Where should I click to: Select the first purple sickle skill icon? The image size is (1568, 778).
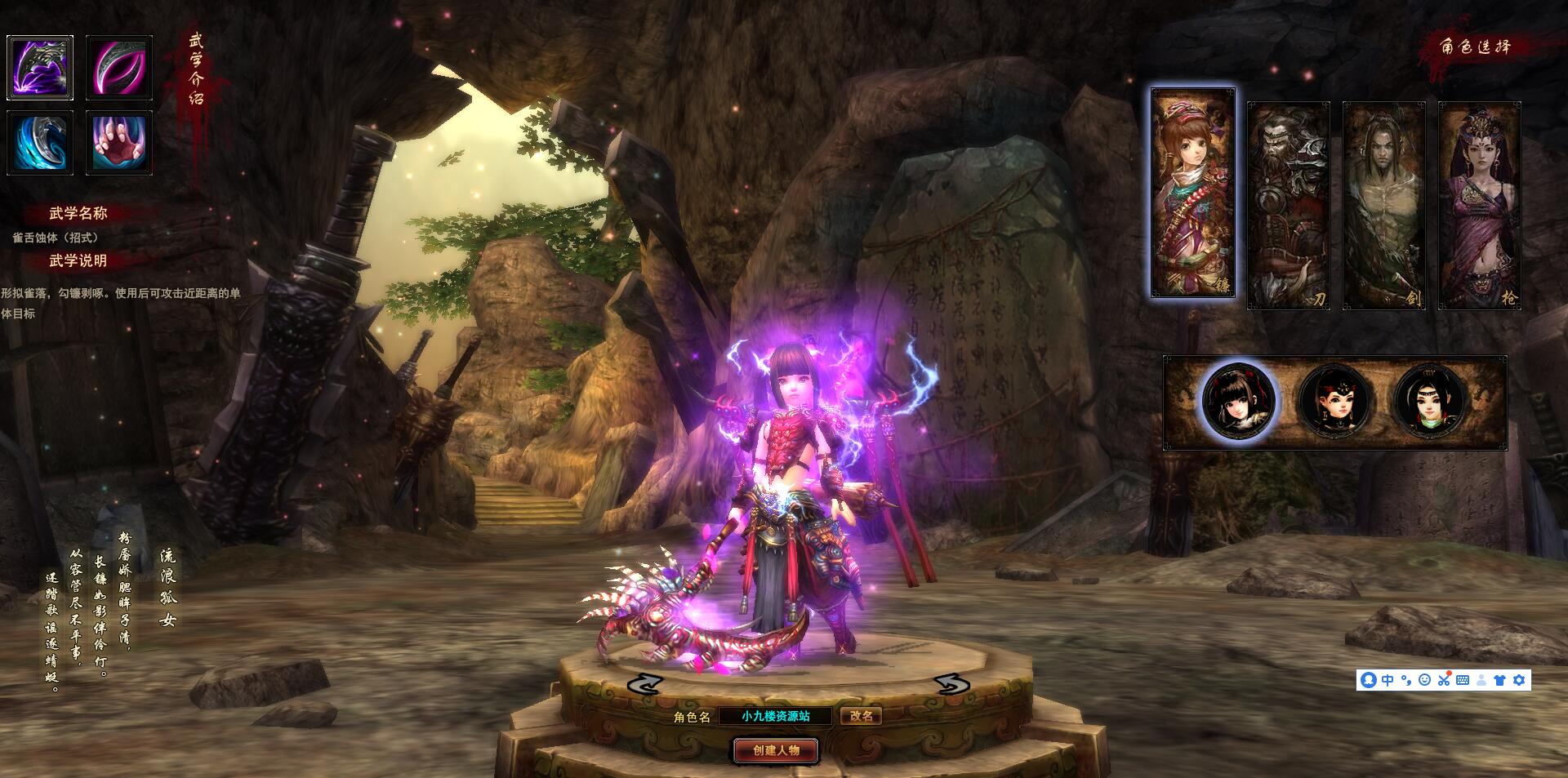40,67
